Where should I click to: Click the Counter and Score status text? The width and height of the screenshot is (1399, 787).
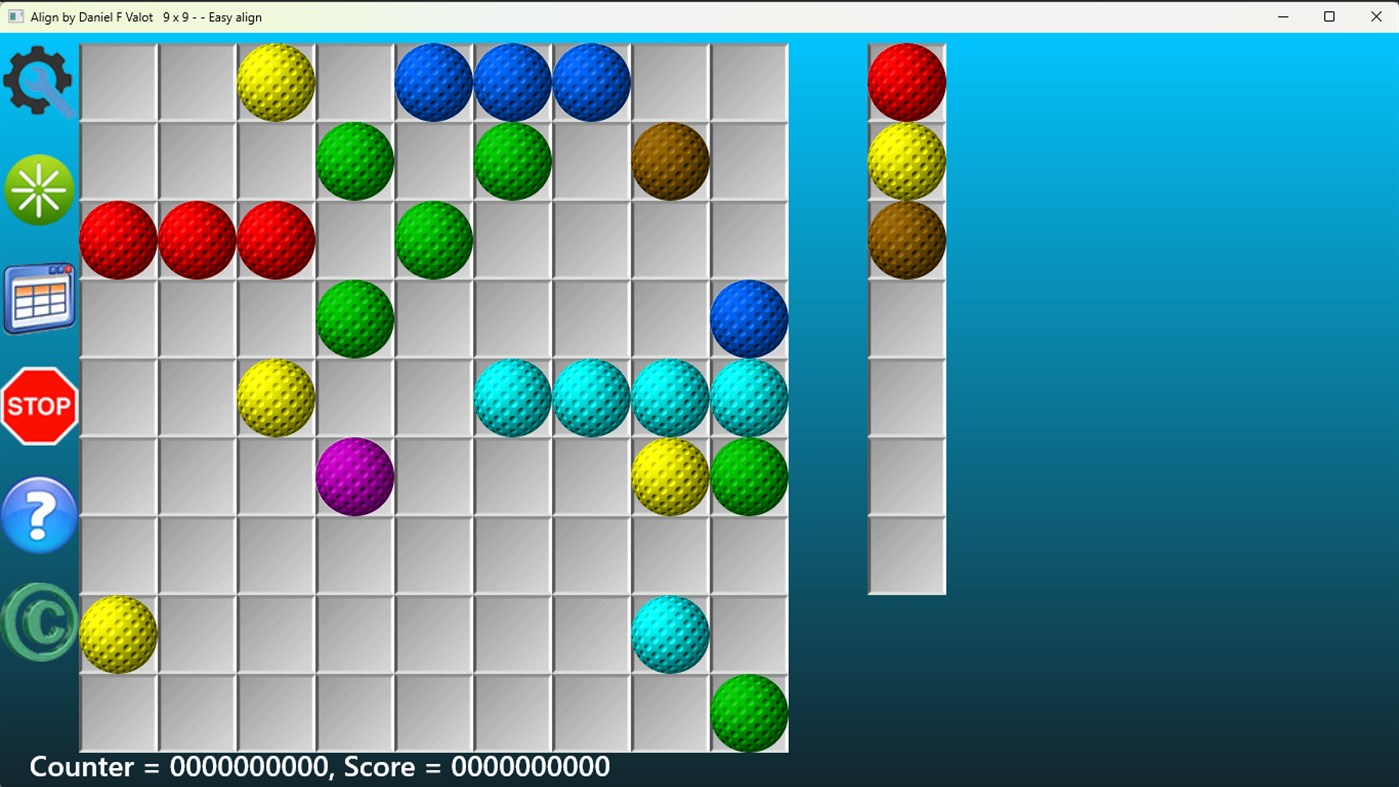[318, 766]
